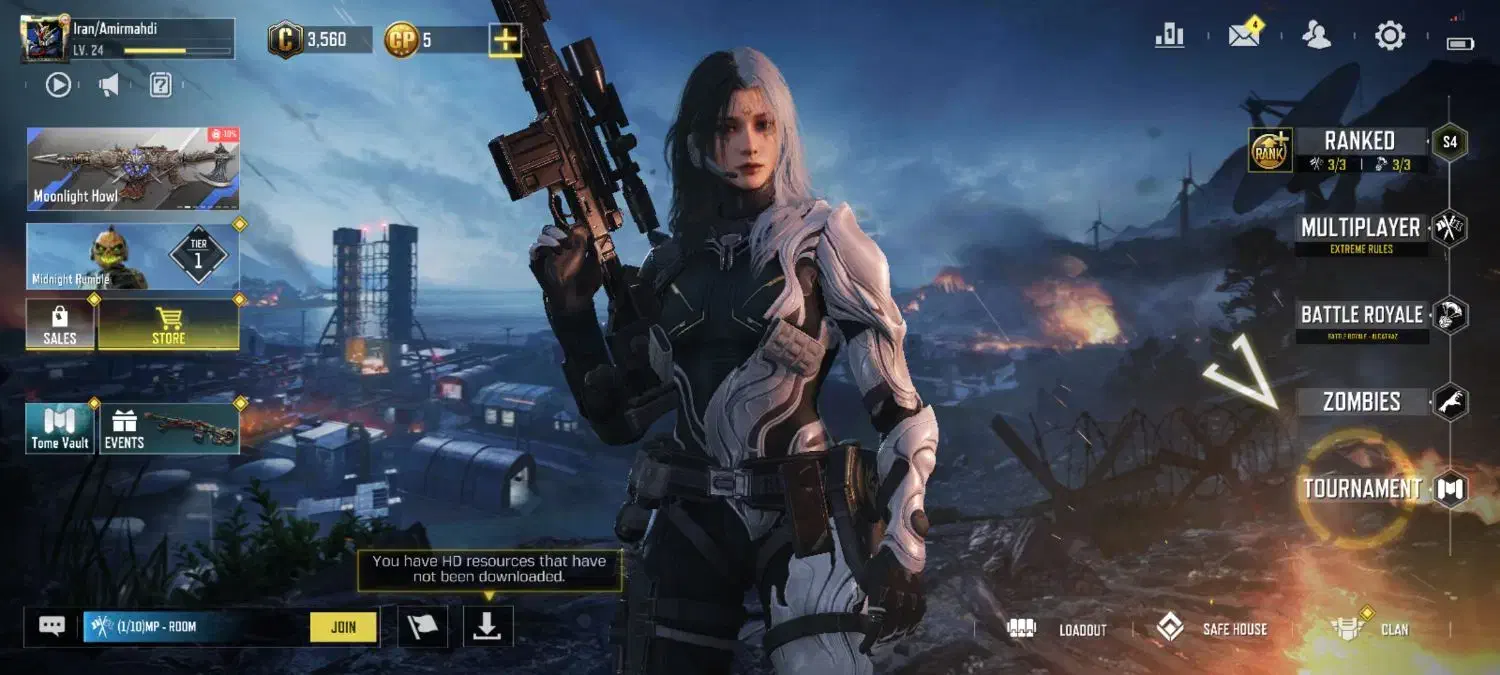This screenshot has width=1500, height=675.
Task: Select Multiplayer mode
Action: pos(1360,228)
